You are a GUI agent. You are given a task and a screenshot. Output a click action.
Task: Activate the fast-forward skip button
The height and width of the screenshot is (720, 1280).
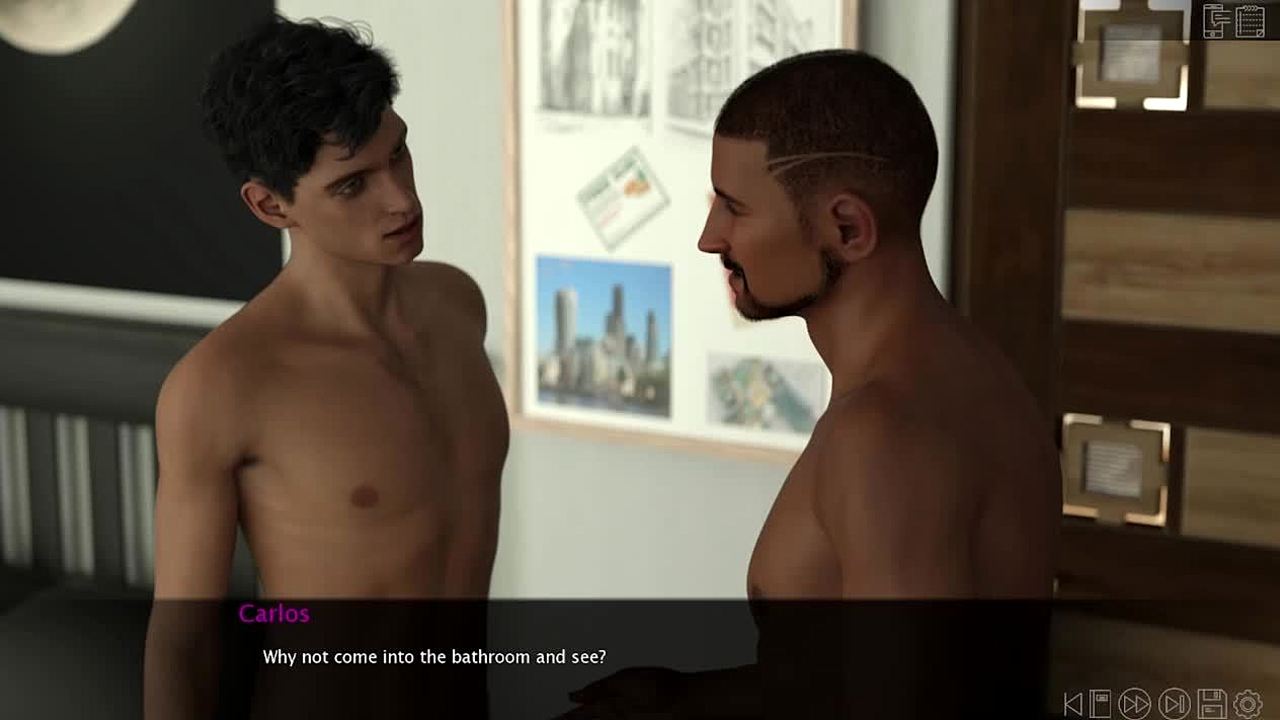[x=1135, y=704]
